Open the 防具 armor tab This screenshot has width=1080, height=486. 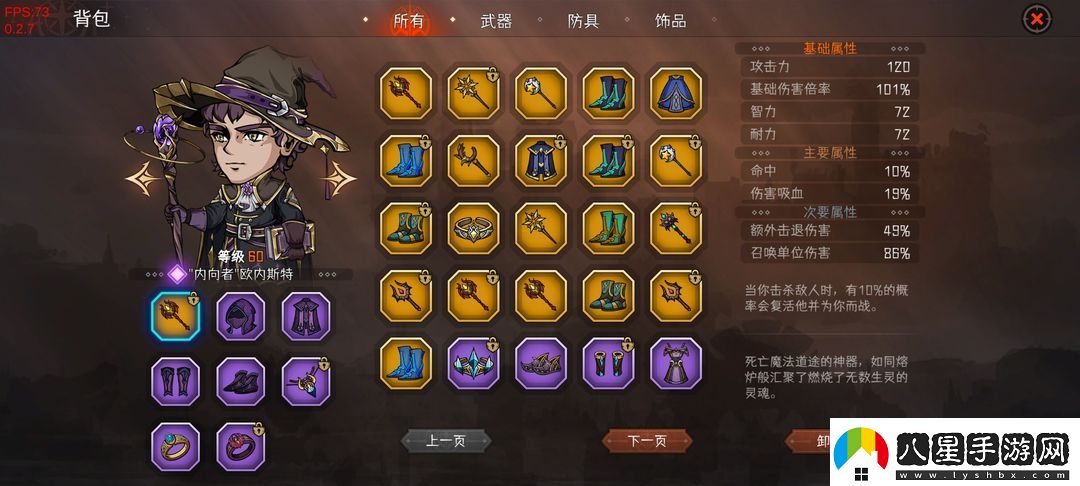(x=583, y=21)
